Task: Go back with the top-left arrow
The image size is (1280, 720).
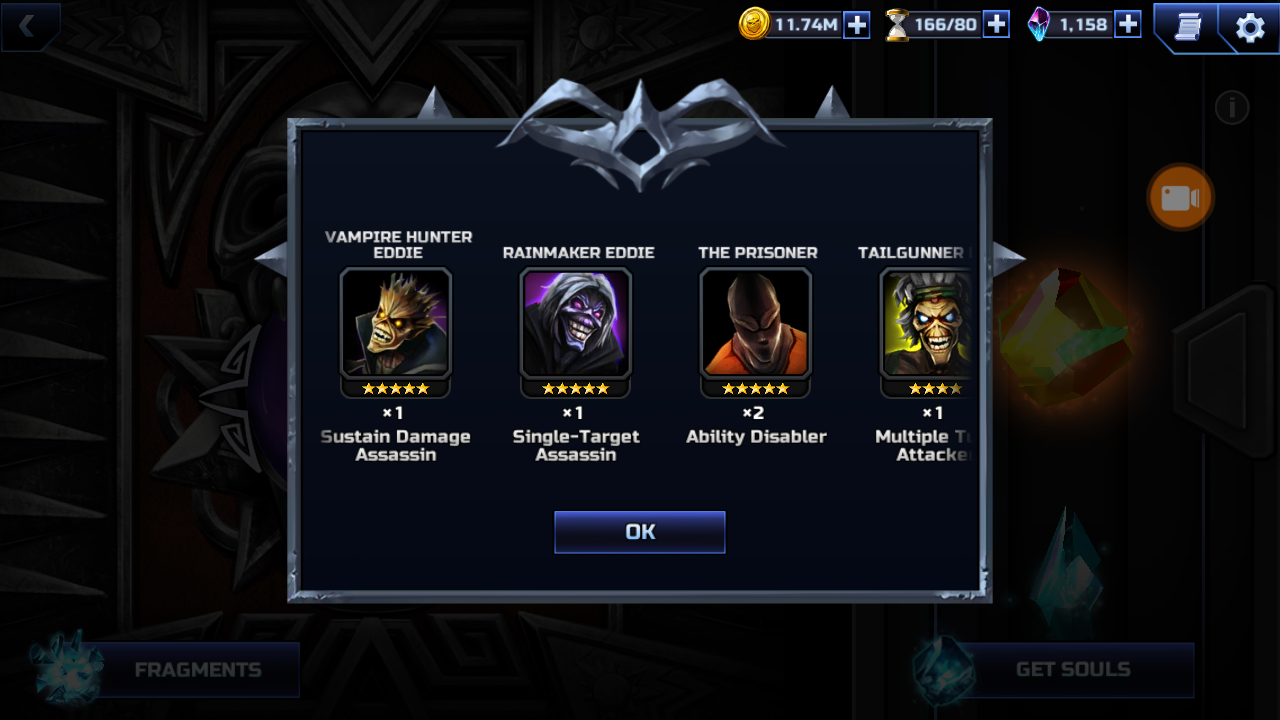Action: pyautogui.click(x=28, y=27)
